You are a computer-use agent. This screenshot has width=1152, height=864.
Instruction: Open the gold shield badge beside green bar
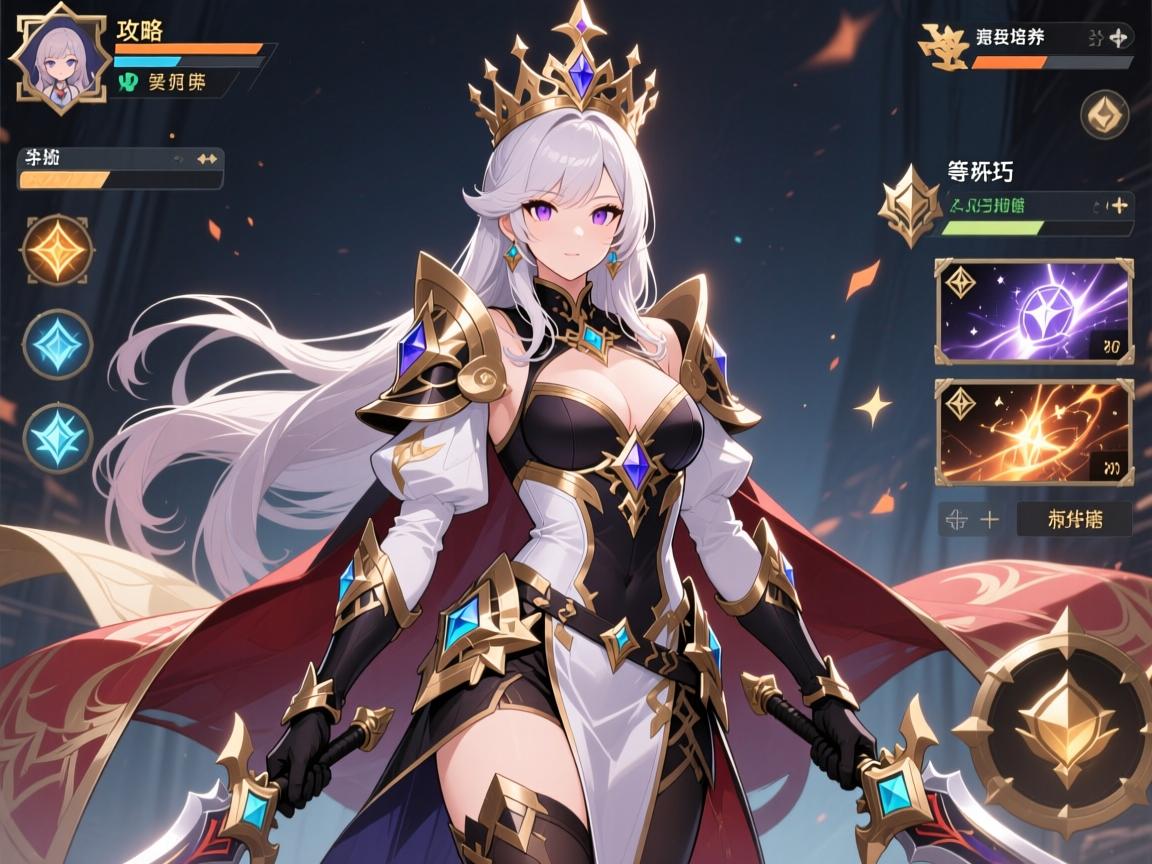click(x=909, y=207)
